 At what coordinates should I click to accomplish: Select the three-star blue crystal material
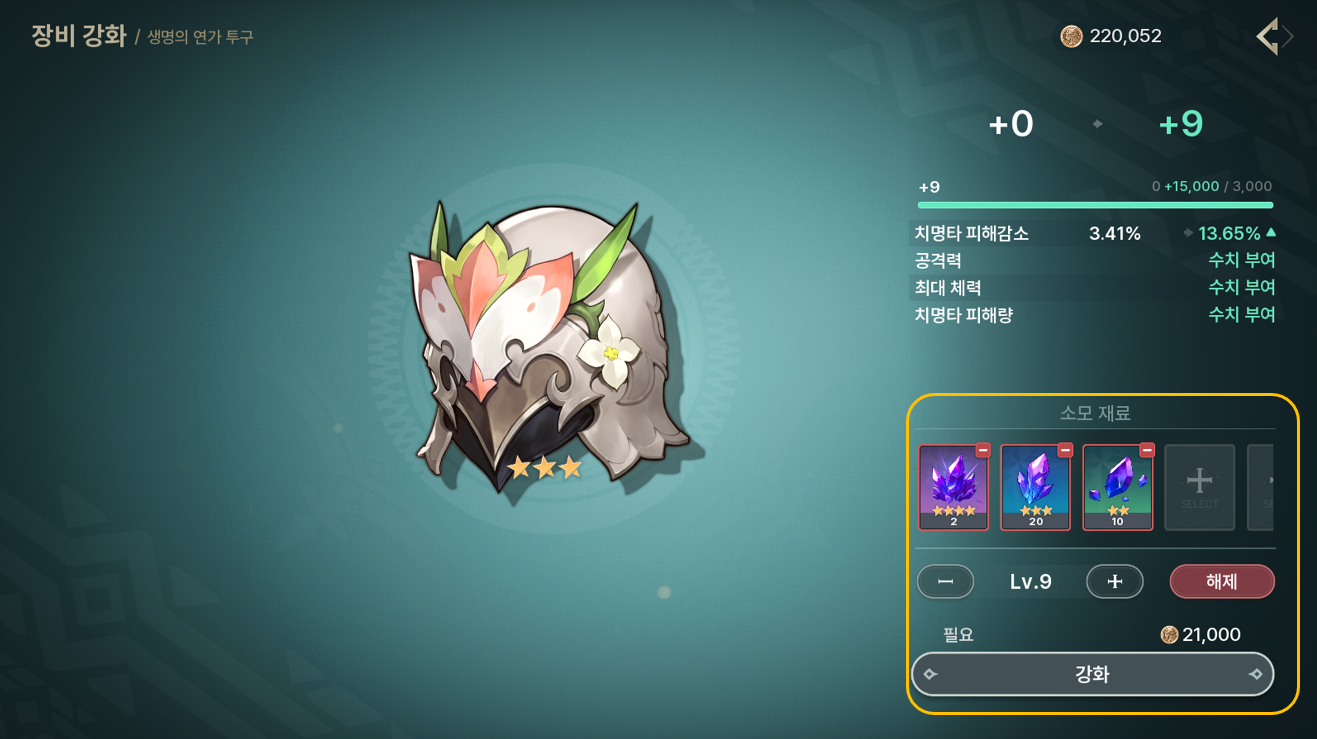[1035, 487]
